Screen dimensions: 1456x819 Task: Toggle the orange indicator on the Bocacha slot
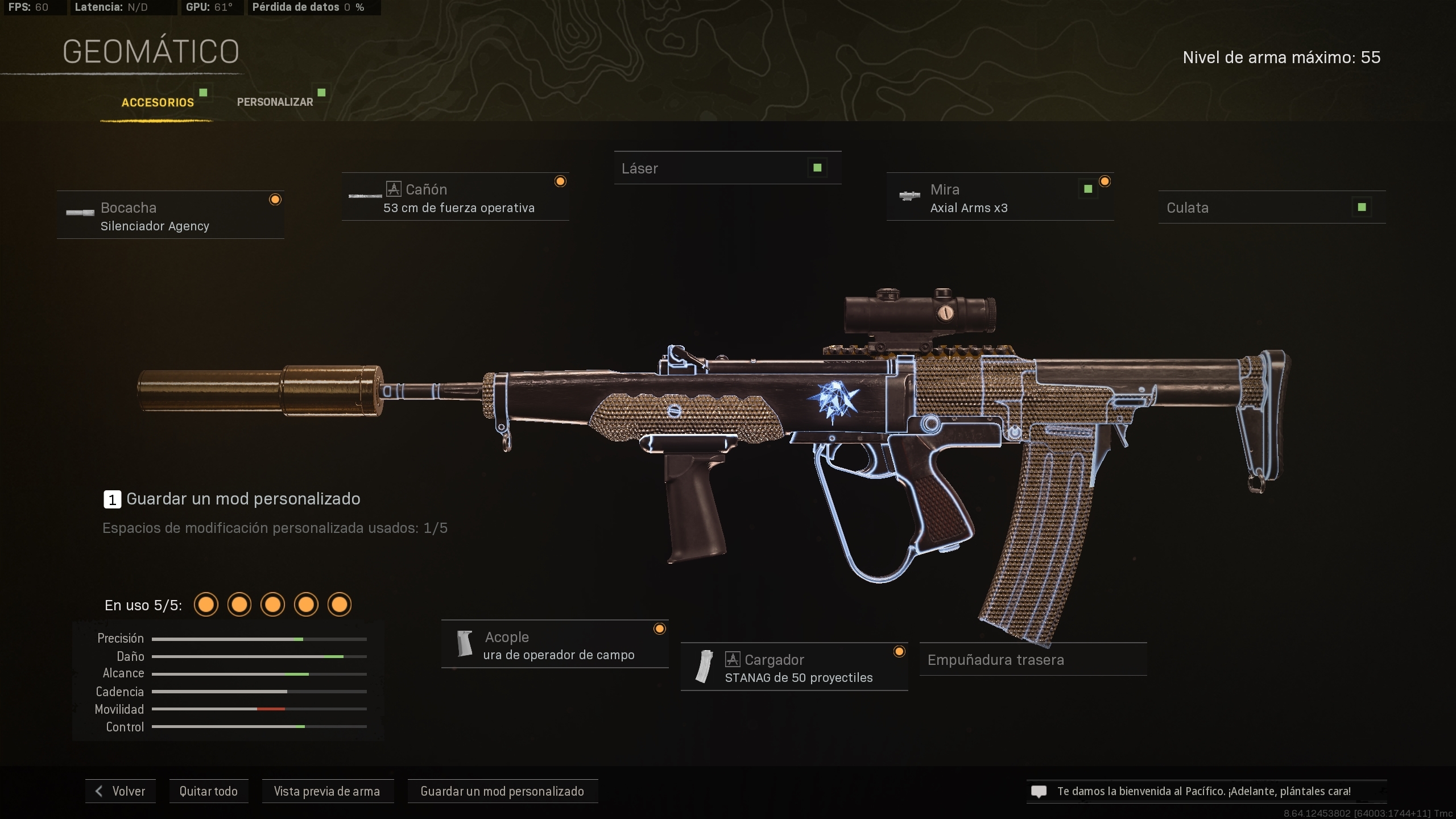[276, 199]
